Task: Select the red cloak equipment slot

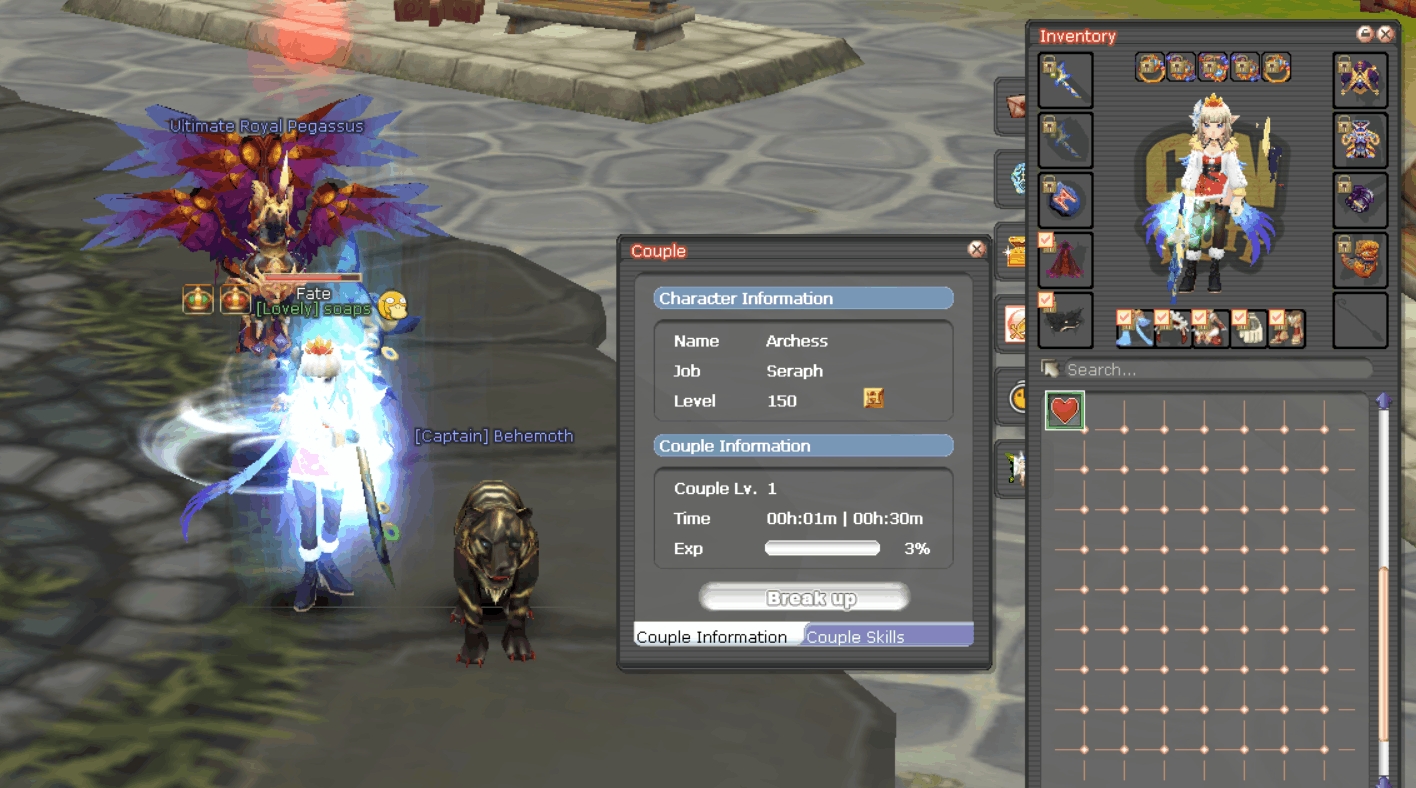Action: [x=1066, y=261]
